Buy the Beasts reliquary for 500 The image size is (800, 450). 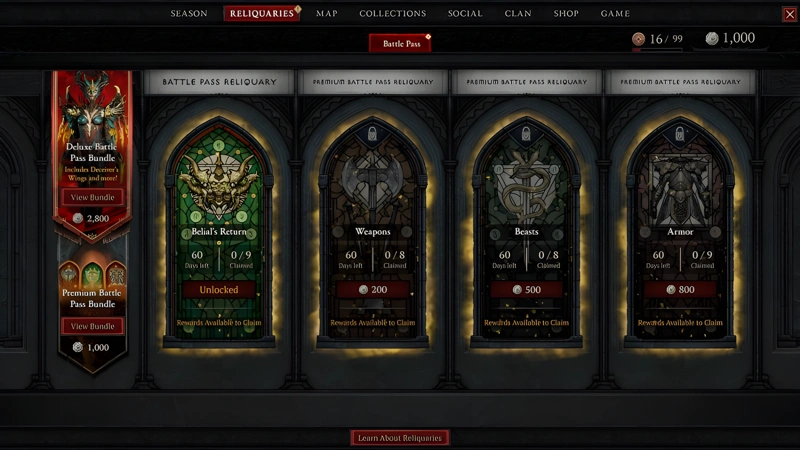(527, 290)
